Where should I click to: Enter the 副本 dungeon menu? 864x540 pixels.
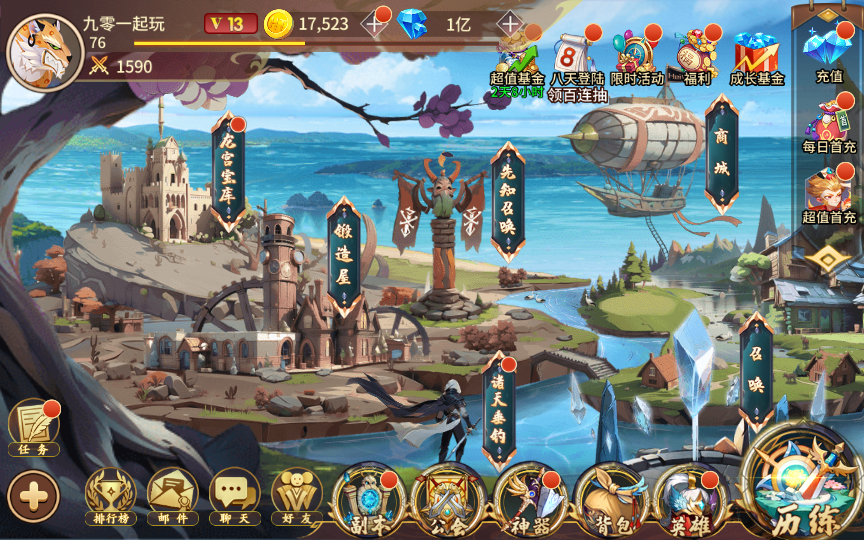(368, 497)
